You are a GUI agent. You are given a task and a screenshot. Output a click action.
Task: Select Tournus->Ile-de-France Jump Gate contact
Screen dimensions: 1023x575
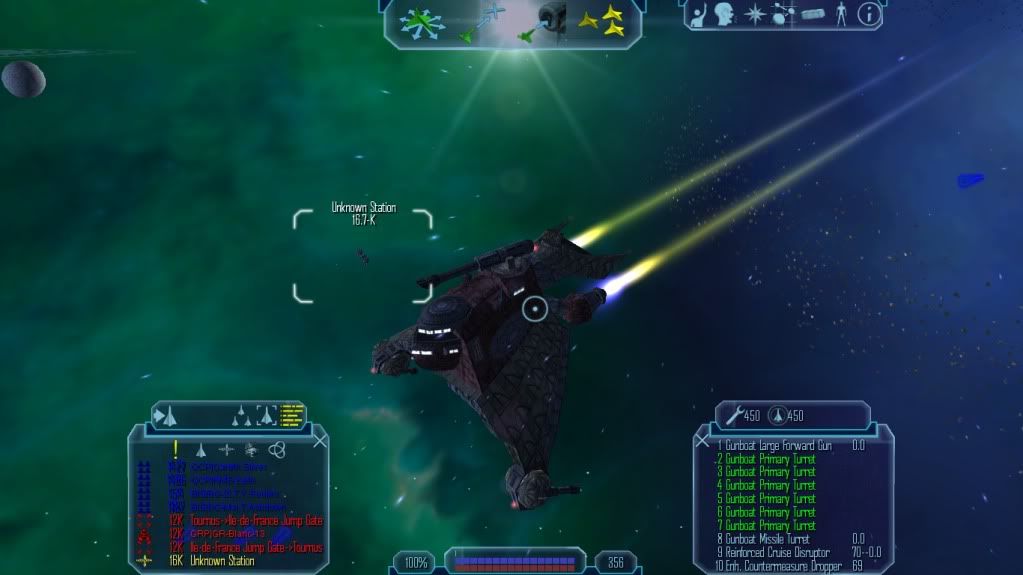[258, 520]
